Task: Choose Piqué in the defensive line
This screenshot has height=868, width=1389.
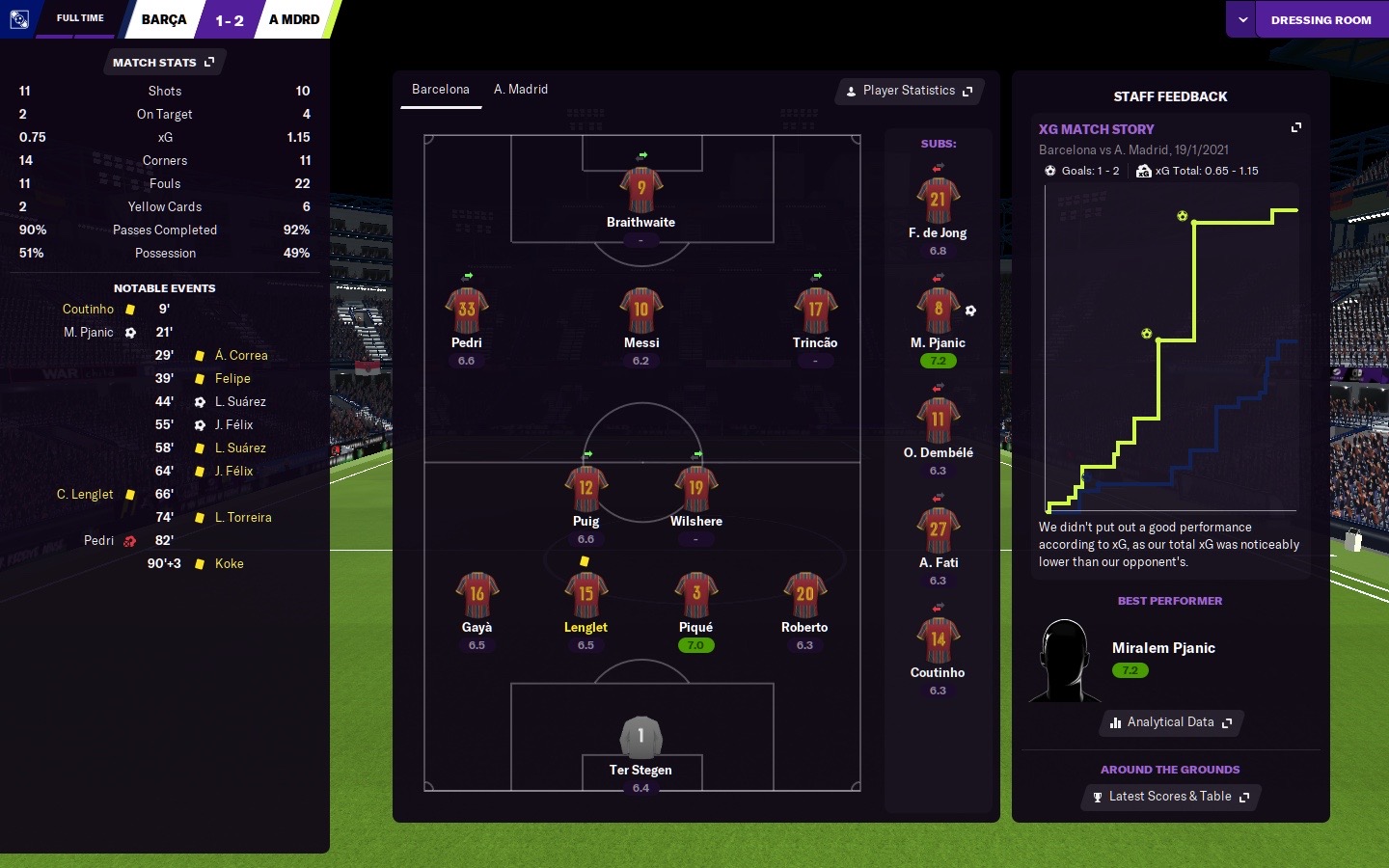Action: [x=695, y=595]
